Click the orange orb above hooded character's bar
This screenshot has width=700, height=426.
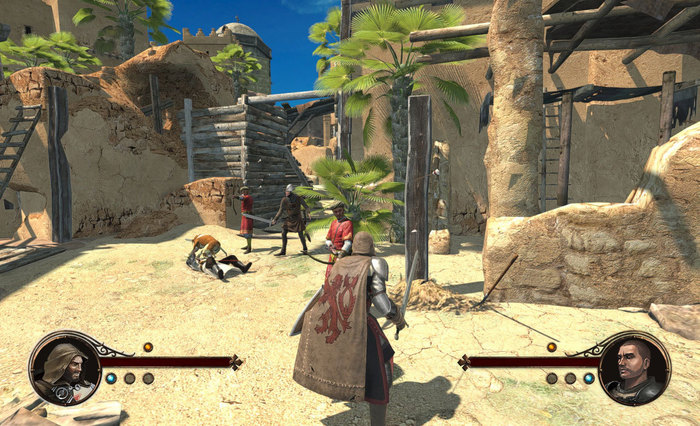point(148,347)
